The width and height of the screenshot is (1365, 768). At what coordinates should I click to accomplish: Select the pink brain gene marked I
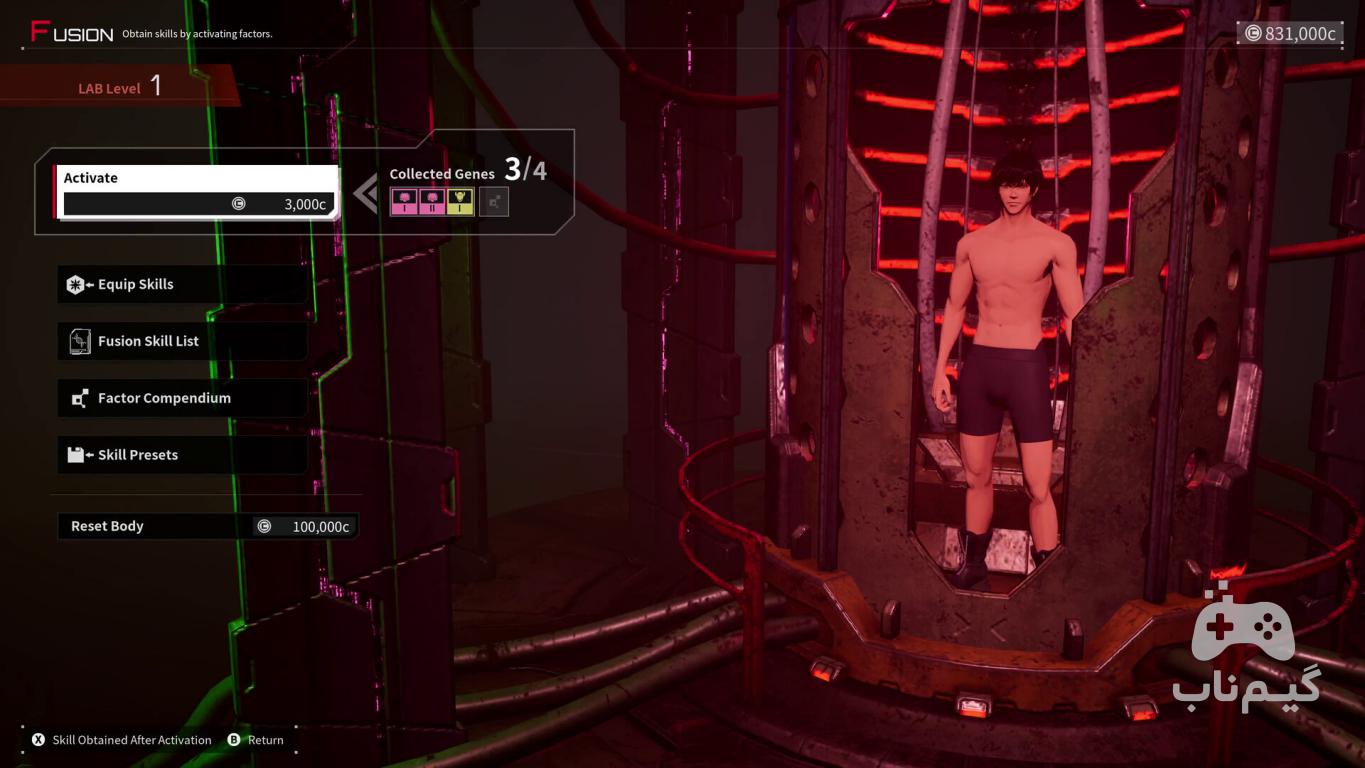pyautogui.click(x=404, y=202)
